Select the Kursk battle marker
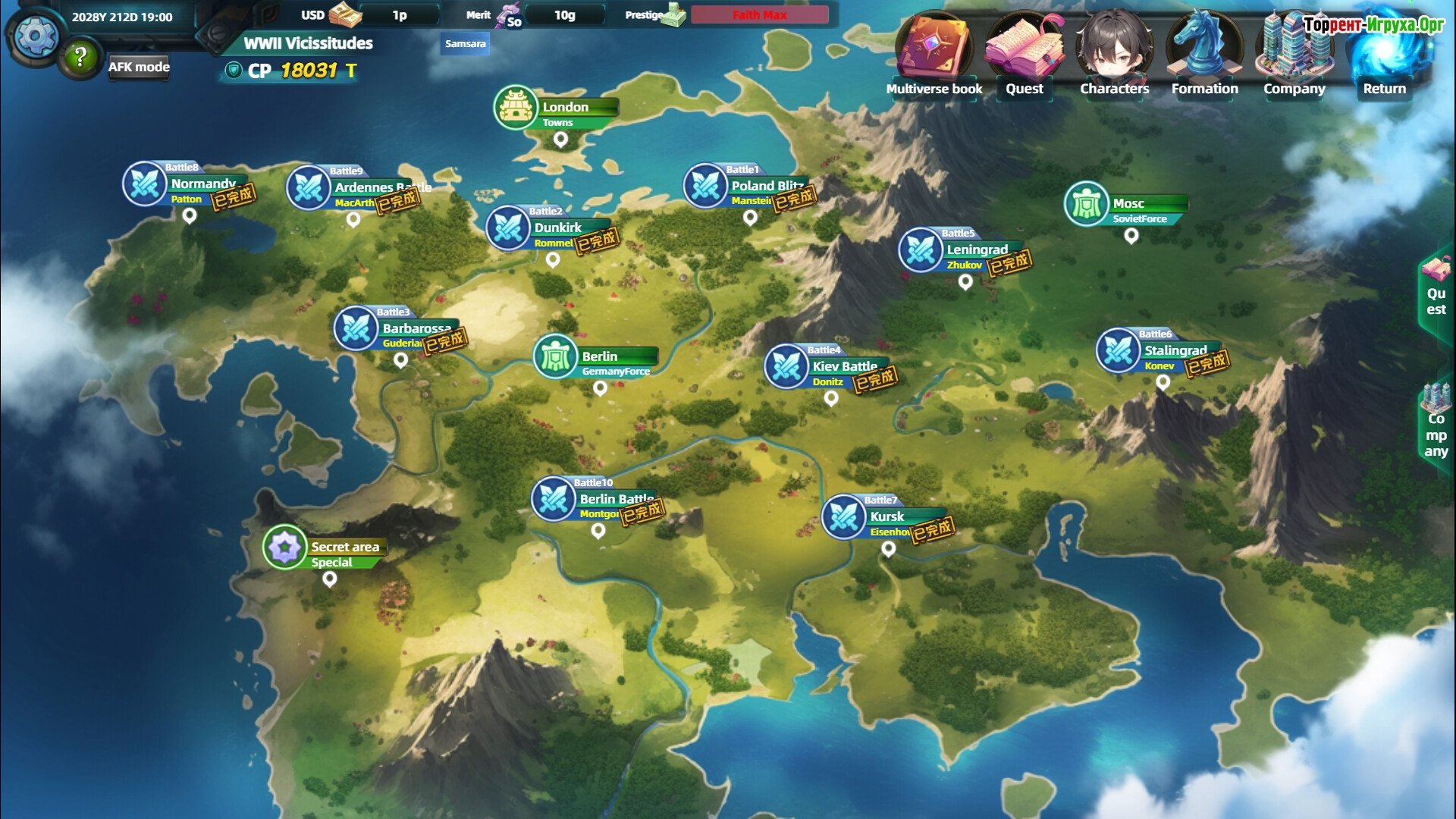 (x=844, y=517)
